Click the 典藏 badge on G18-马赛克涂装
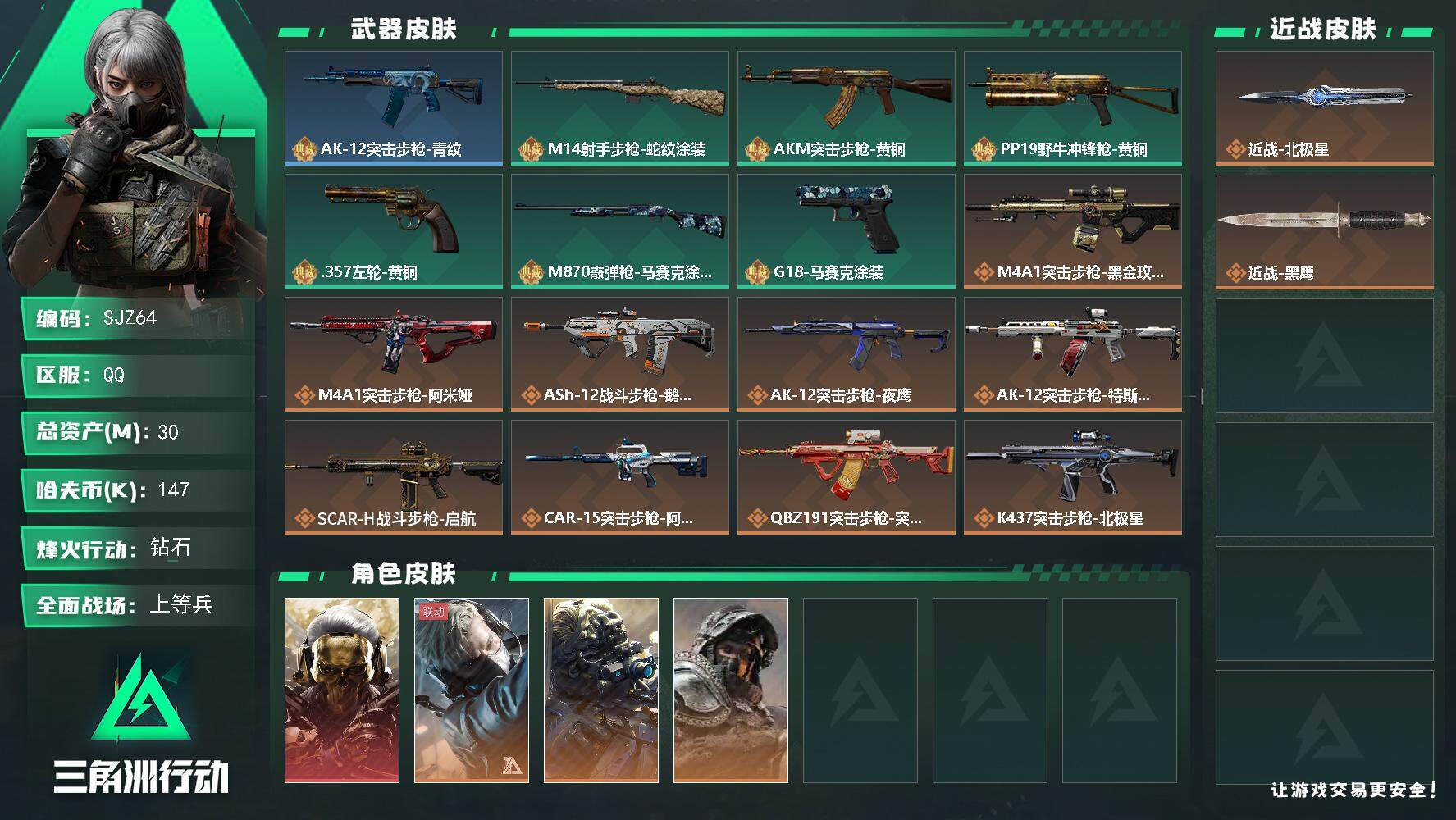Viewport: 1456px width, 820px height. click(x=756, y=273)
